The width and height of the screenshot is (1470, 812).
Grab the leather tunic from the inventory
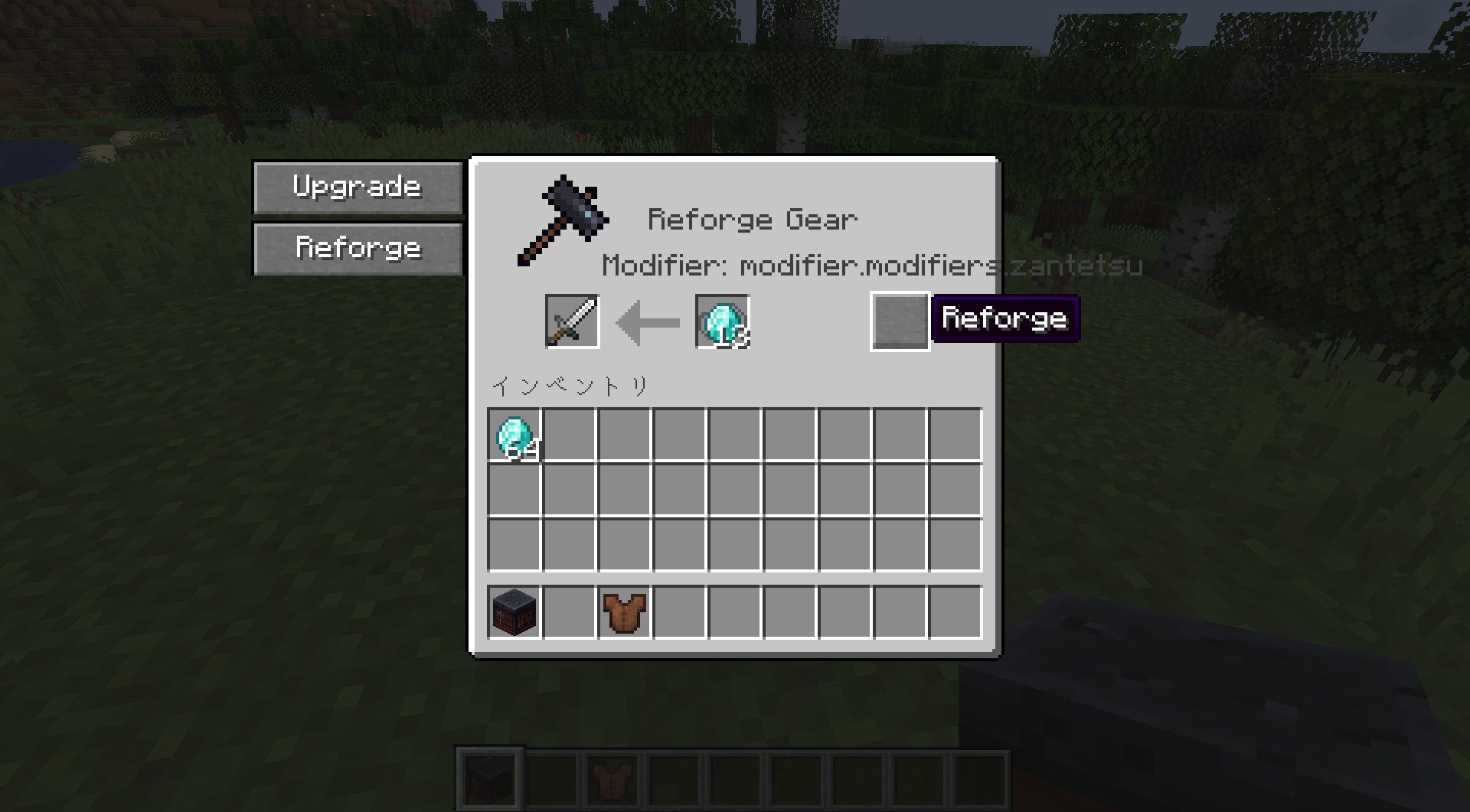[x=624, y=611]
